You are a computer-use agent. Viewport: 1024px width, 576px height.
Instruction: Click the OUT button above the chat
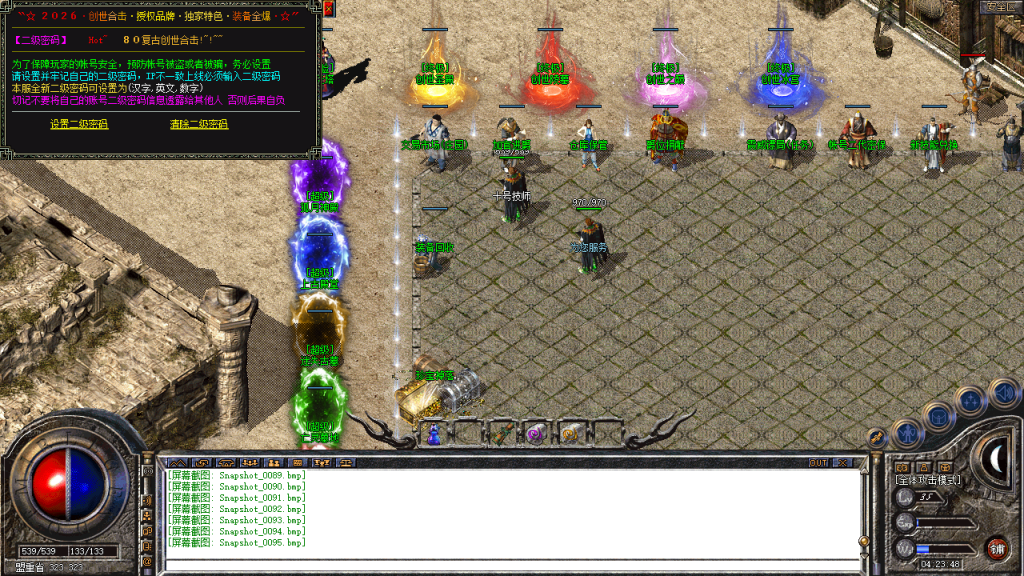(x=818, y=463)
